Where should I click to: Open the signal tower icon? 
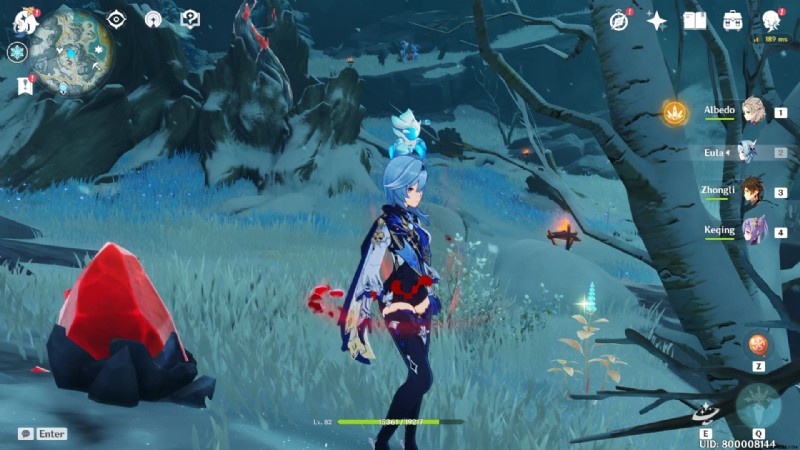(153, 19)
